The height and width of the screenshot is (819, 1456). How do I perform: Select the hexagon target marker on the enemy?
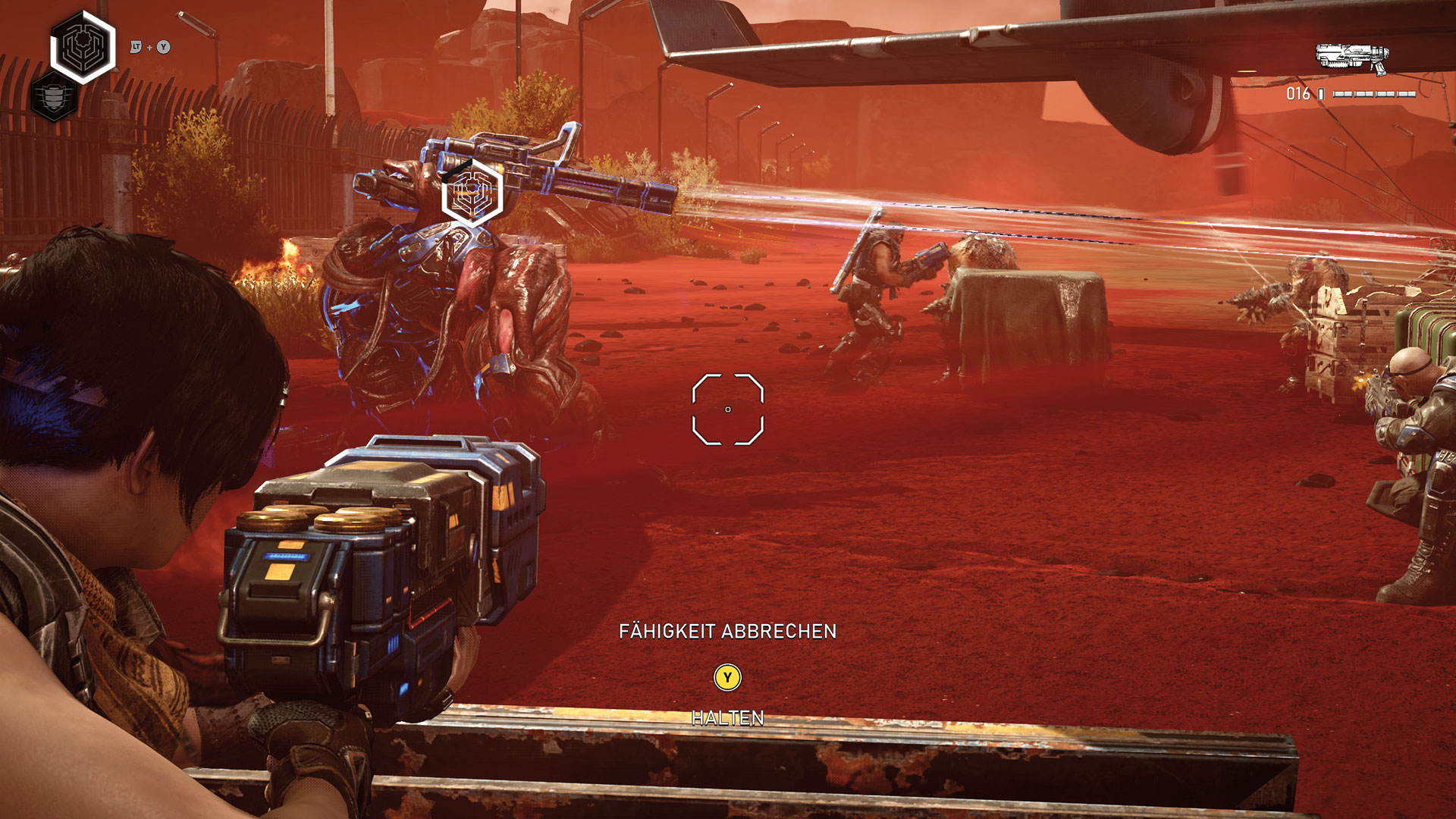click(x=472, y=193)
